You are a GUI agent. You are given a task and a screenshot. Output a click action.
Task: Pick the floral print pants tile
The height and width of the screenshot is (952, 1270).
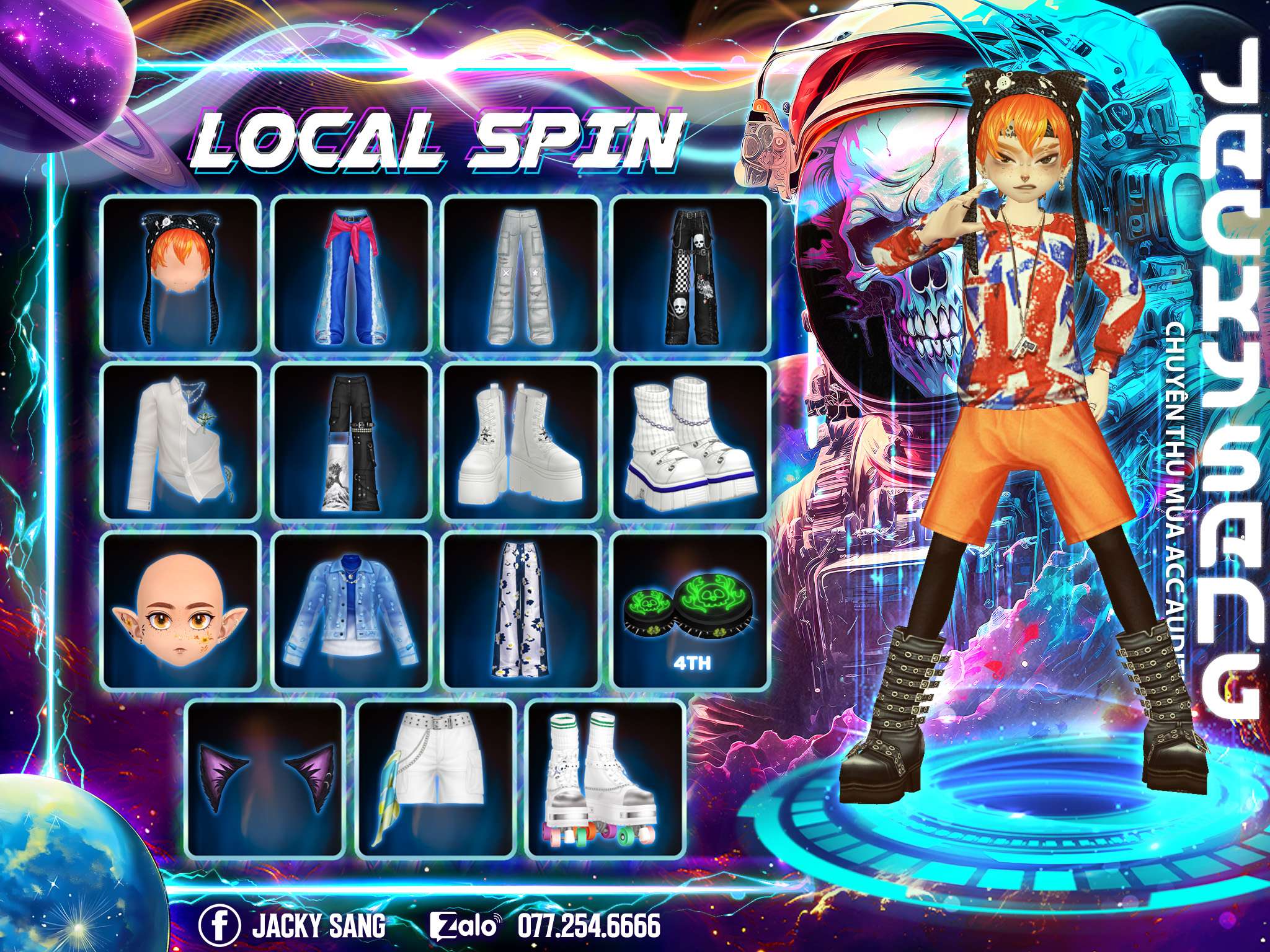(522, 610)
